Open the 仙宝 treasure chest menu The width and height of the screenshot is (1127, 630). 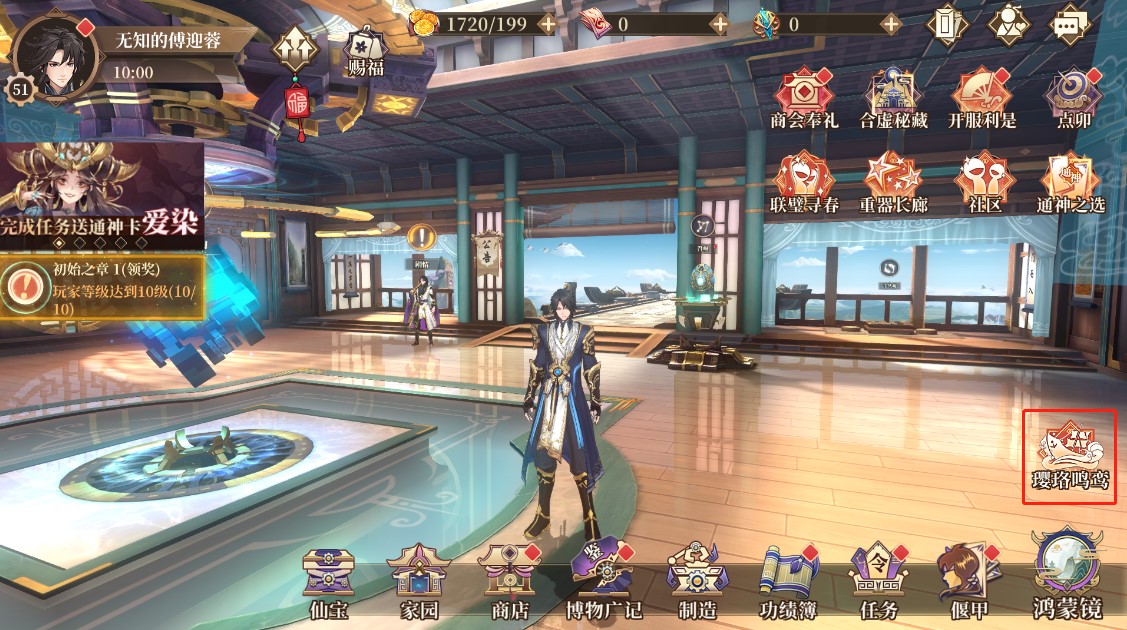(328, 580)
